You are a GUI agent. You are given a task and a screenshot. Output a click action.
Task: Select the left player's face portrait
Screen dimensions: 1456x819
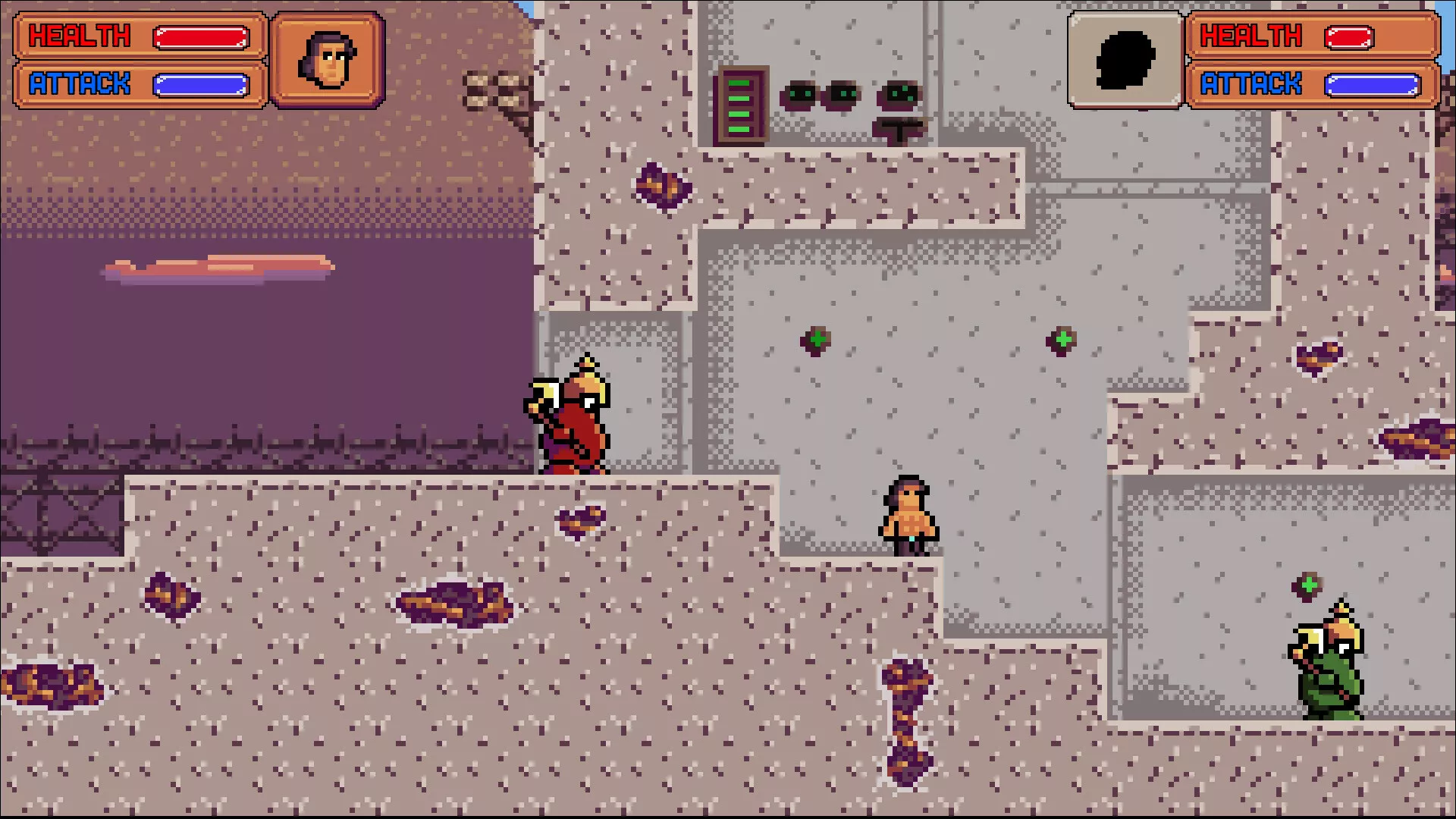[x=326, y=58]
